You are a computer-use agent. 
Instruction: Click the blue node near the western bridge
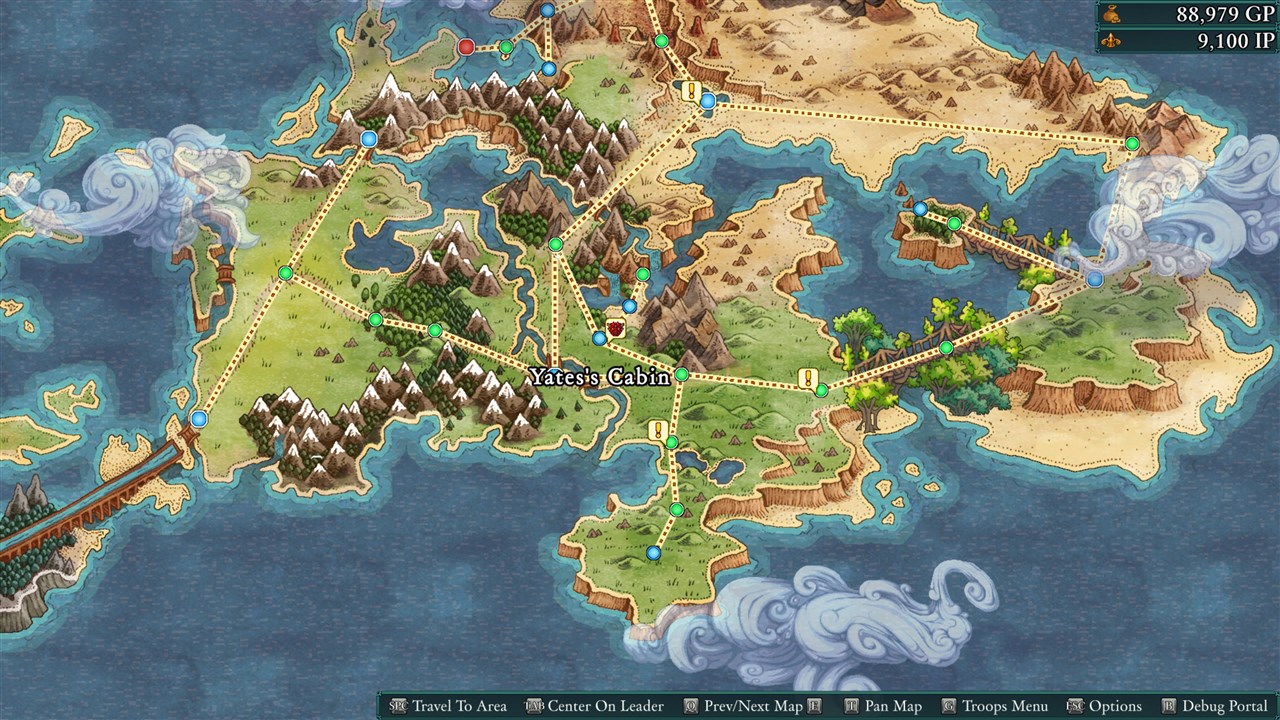(x=198, y=419)
